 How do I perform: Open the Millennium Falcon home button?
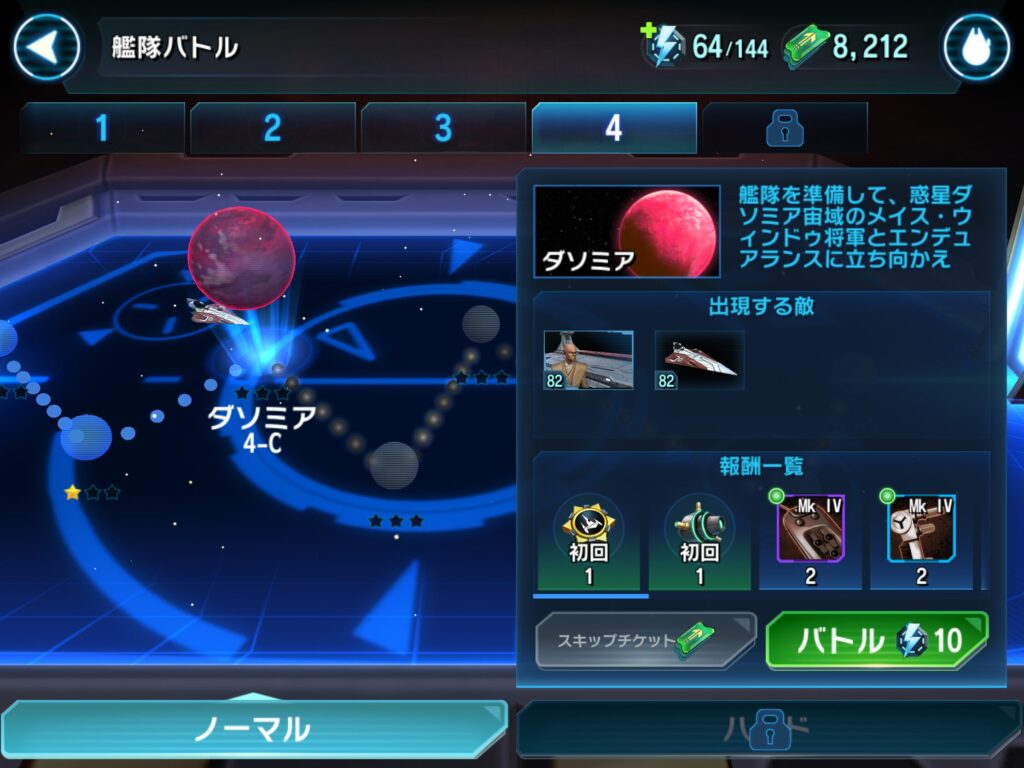pyautogui.click(x=975, y=47)
